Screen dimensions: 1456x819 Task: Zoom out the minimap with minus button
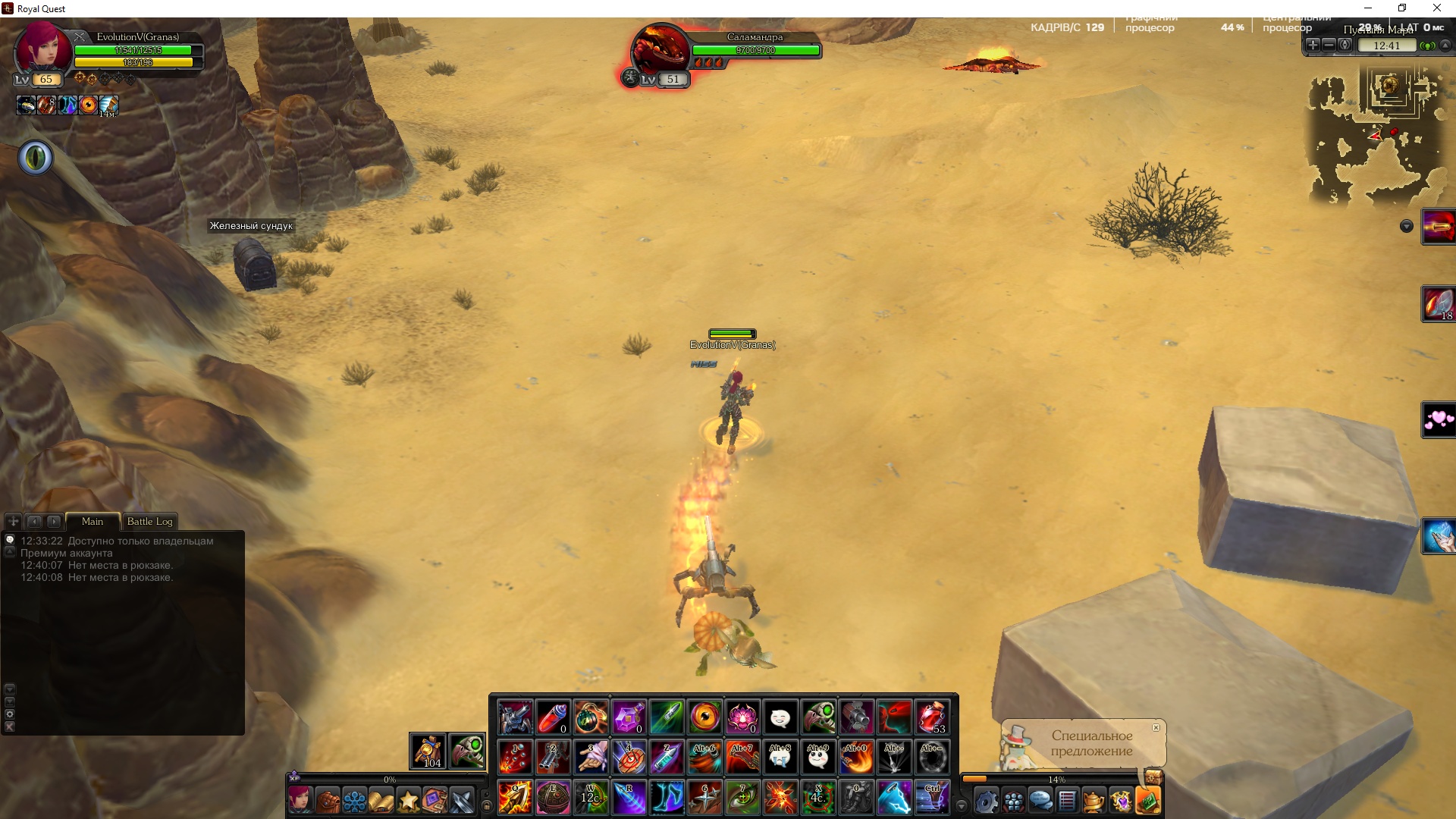point(1329,45)
